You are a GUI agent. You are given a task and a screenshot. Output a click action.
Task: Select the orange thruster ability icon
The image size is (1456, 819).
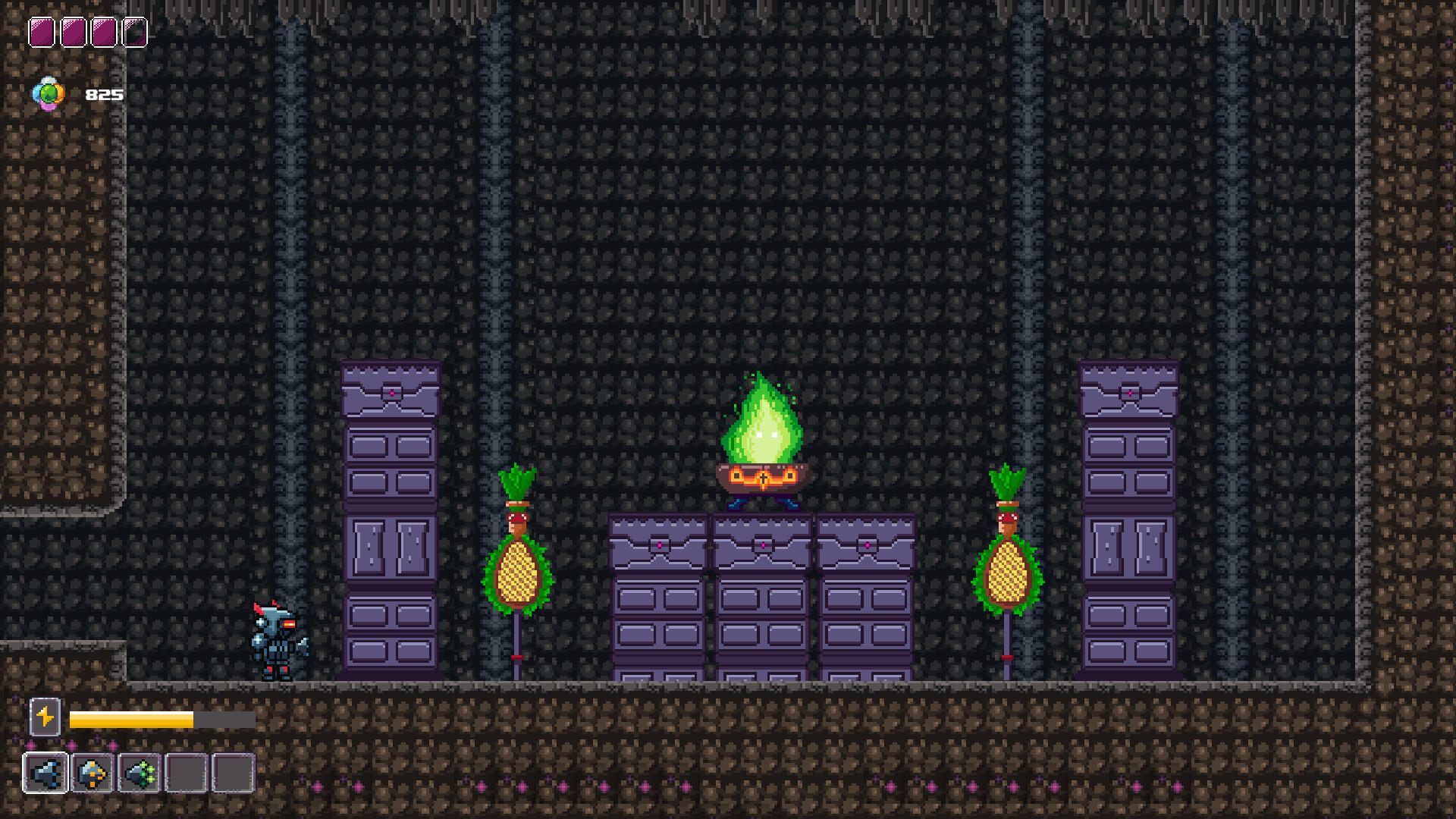(x=93, y=773)
